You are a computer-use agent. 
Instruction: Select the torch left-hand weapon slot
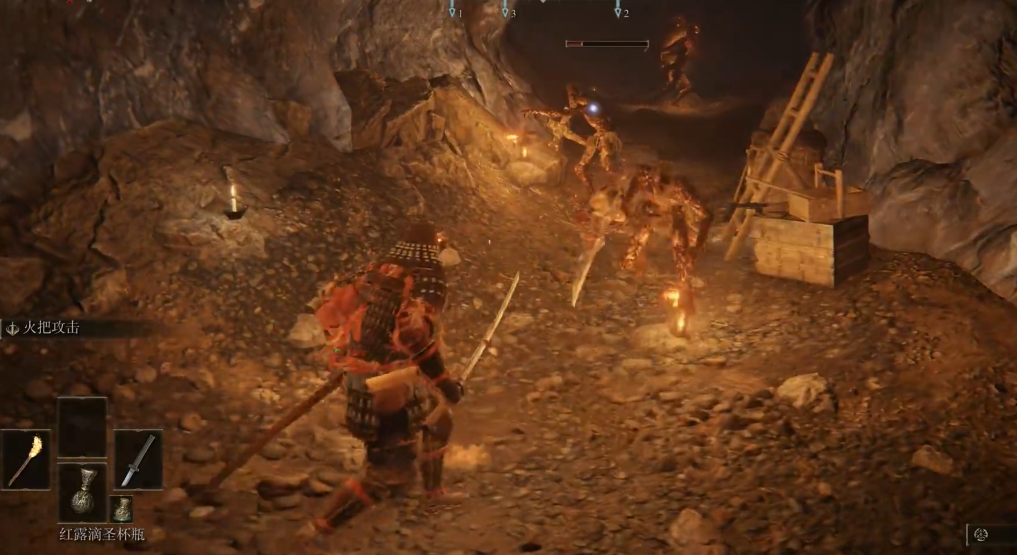tap(25, 459)
